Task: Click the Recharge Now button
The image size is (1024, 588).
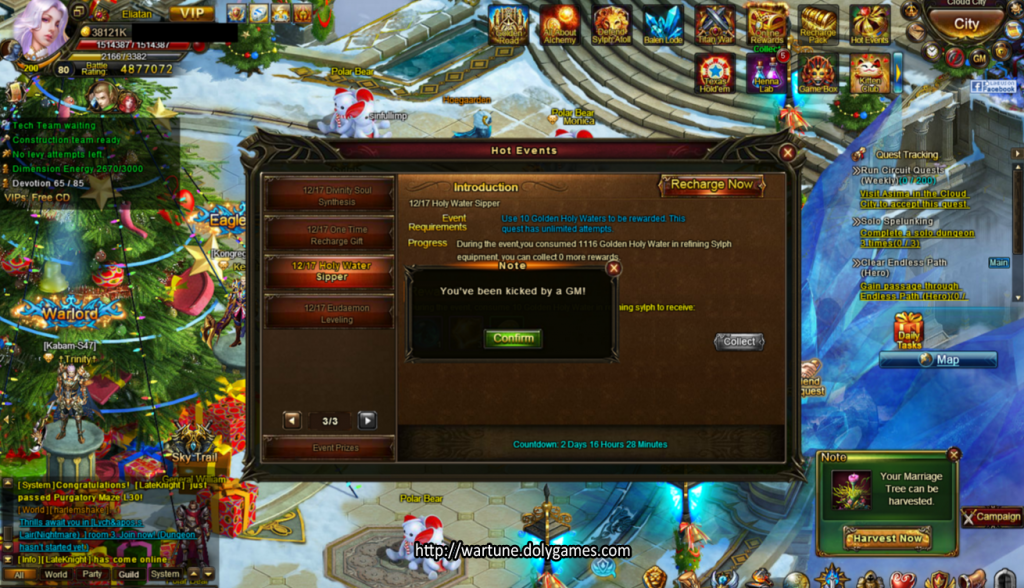Action: click(x=711, y=185)
